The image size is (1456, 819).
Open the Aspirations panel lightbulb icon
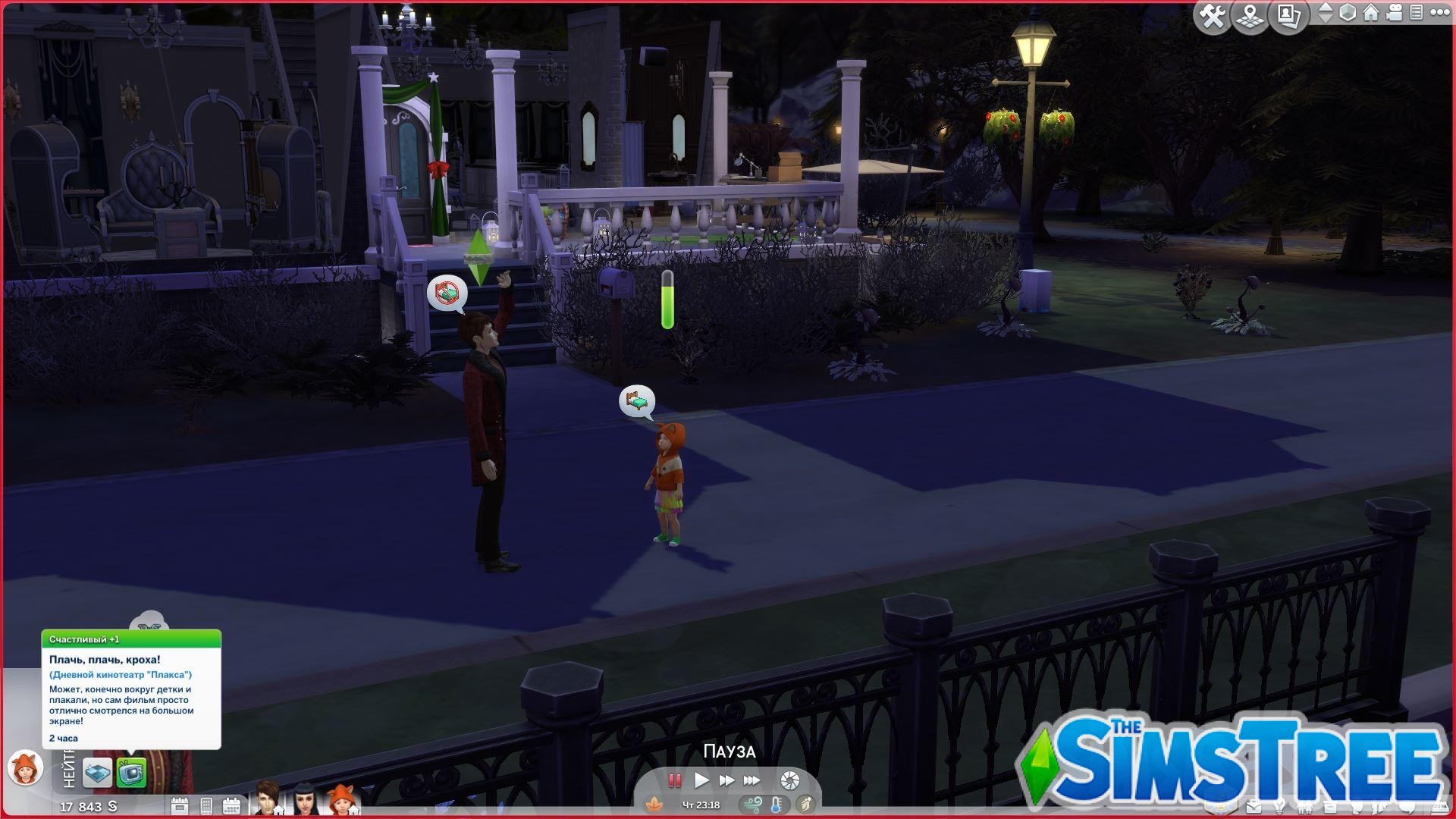coord(1279,805)
